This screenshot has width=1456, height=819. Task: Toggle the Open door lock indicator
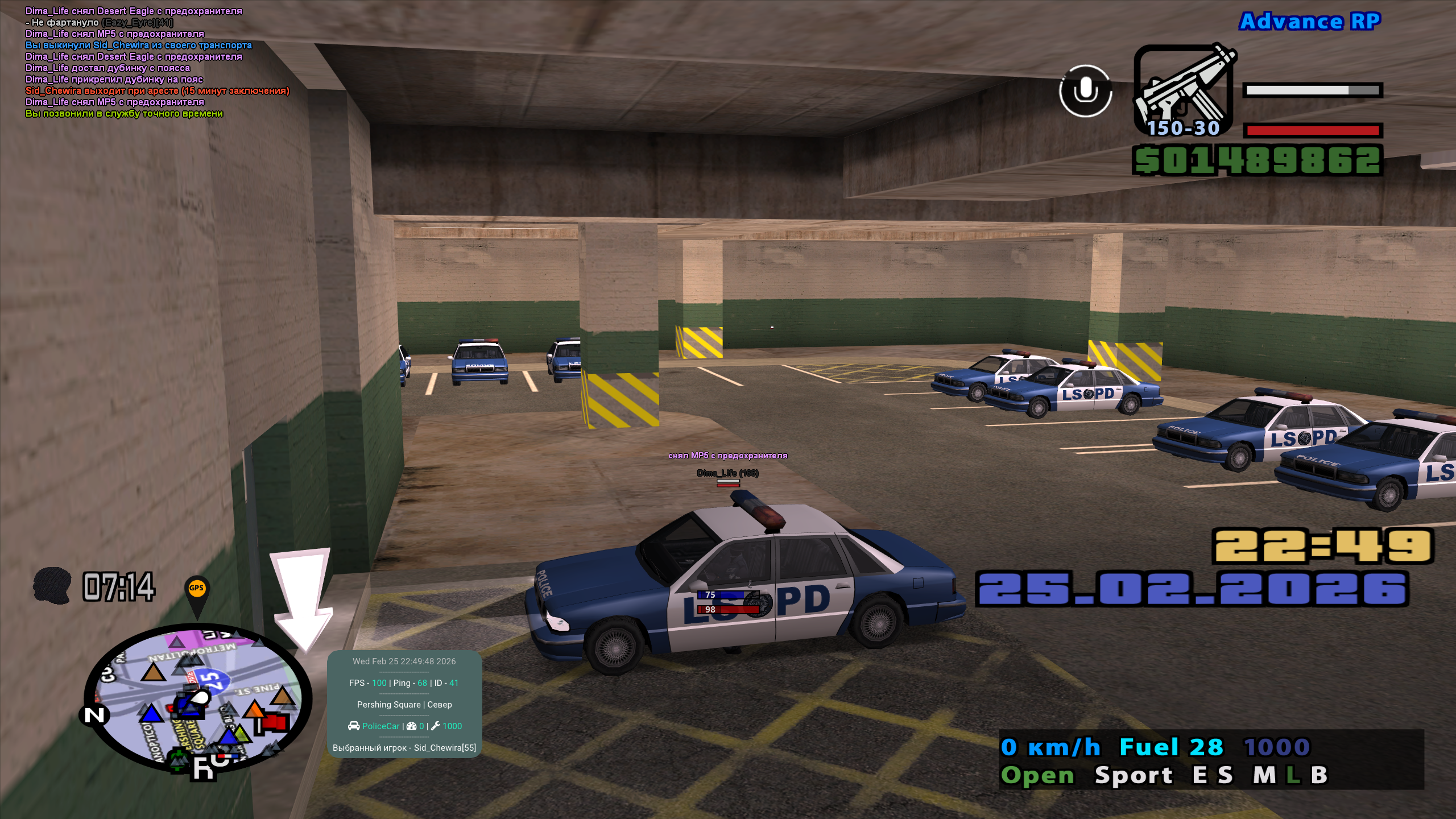click(1037, 775)
